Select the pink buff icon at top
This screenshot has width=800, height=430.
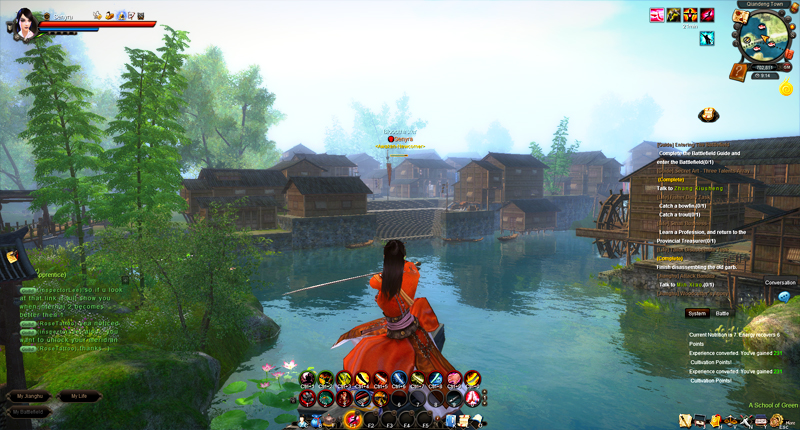coord(658,15)
